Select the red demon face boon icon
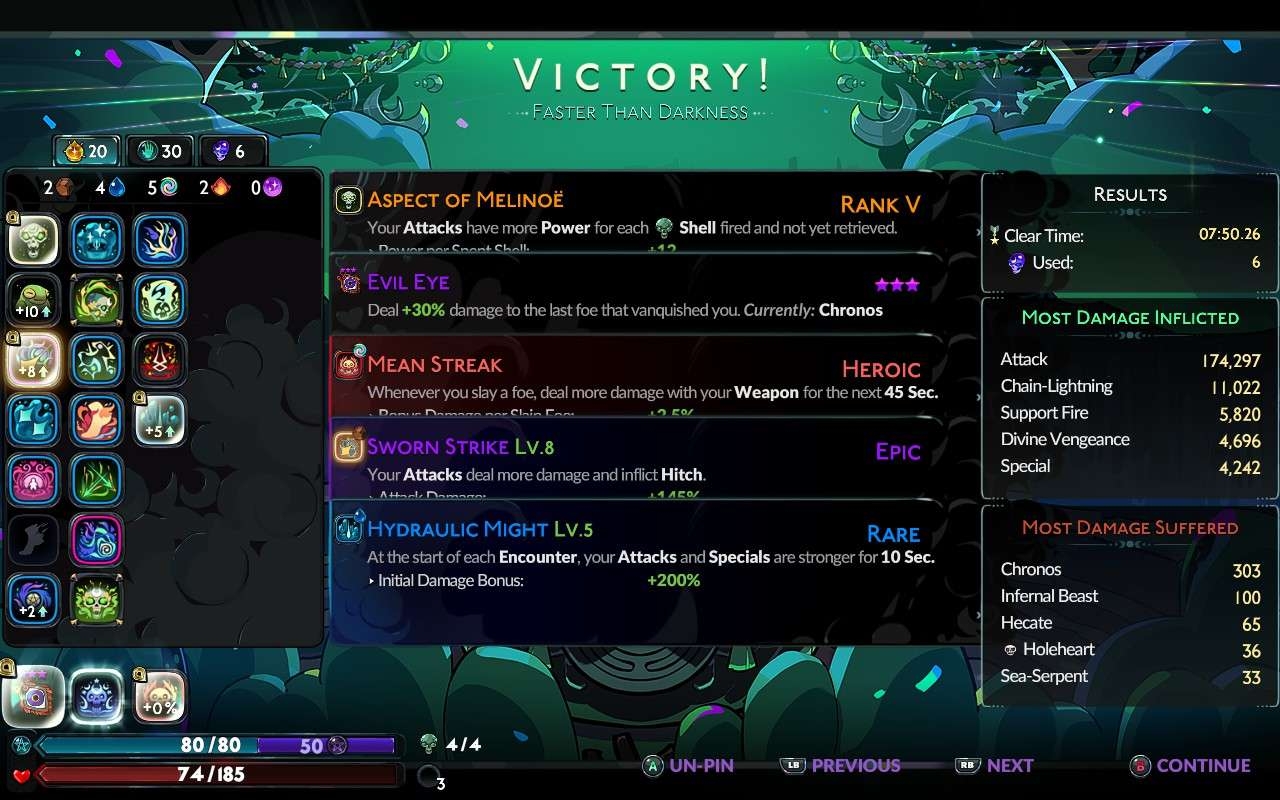 coord(159,360)
